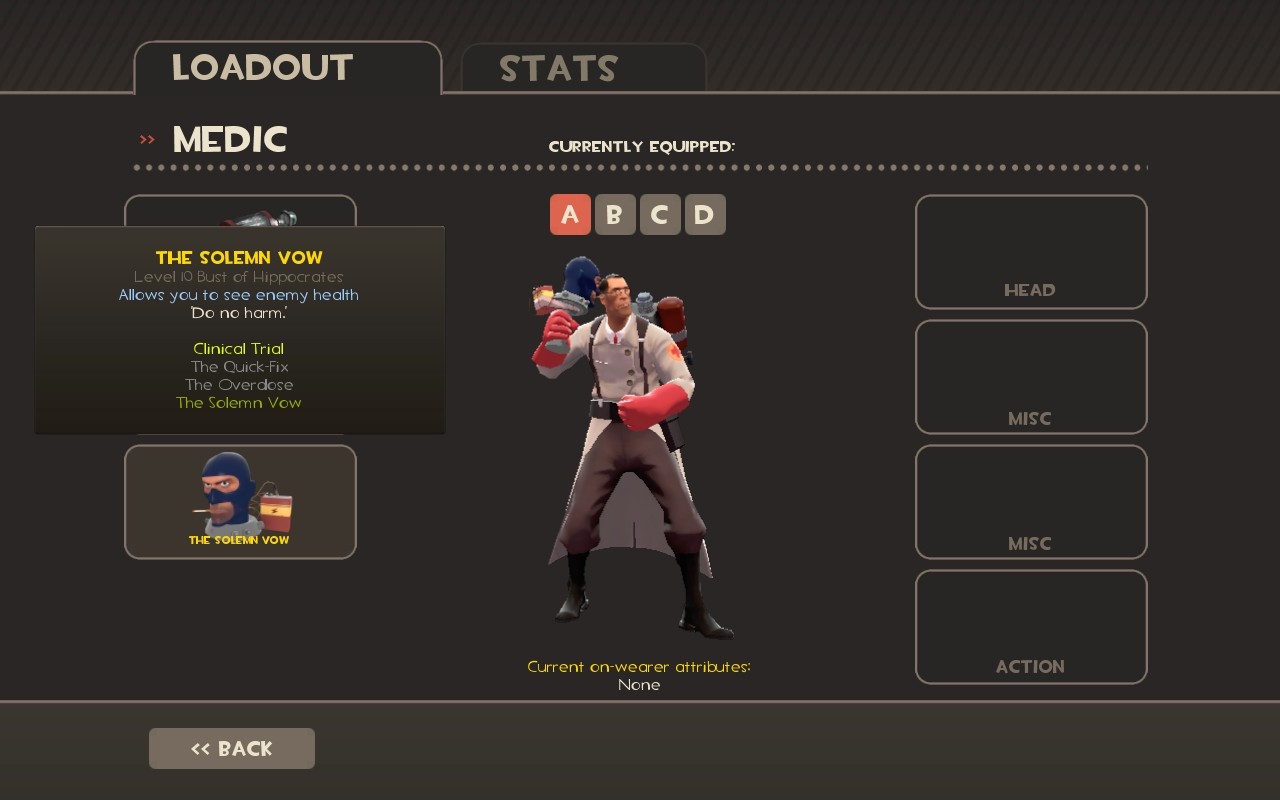Switch to loadout preset B

pyautogui.click(x=615, y=214)
